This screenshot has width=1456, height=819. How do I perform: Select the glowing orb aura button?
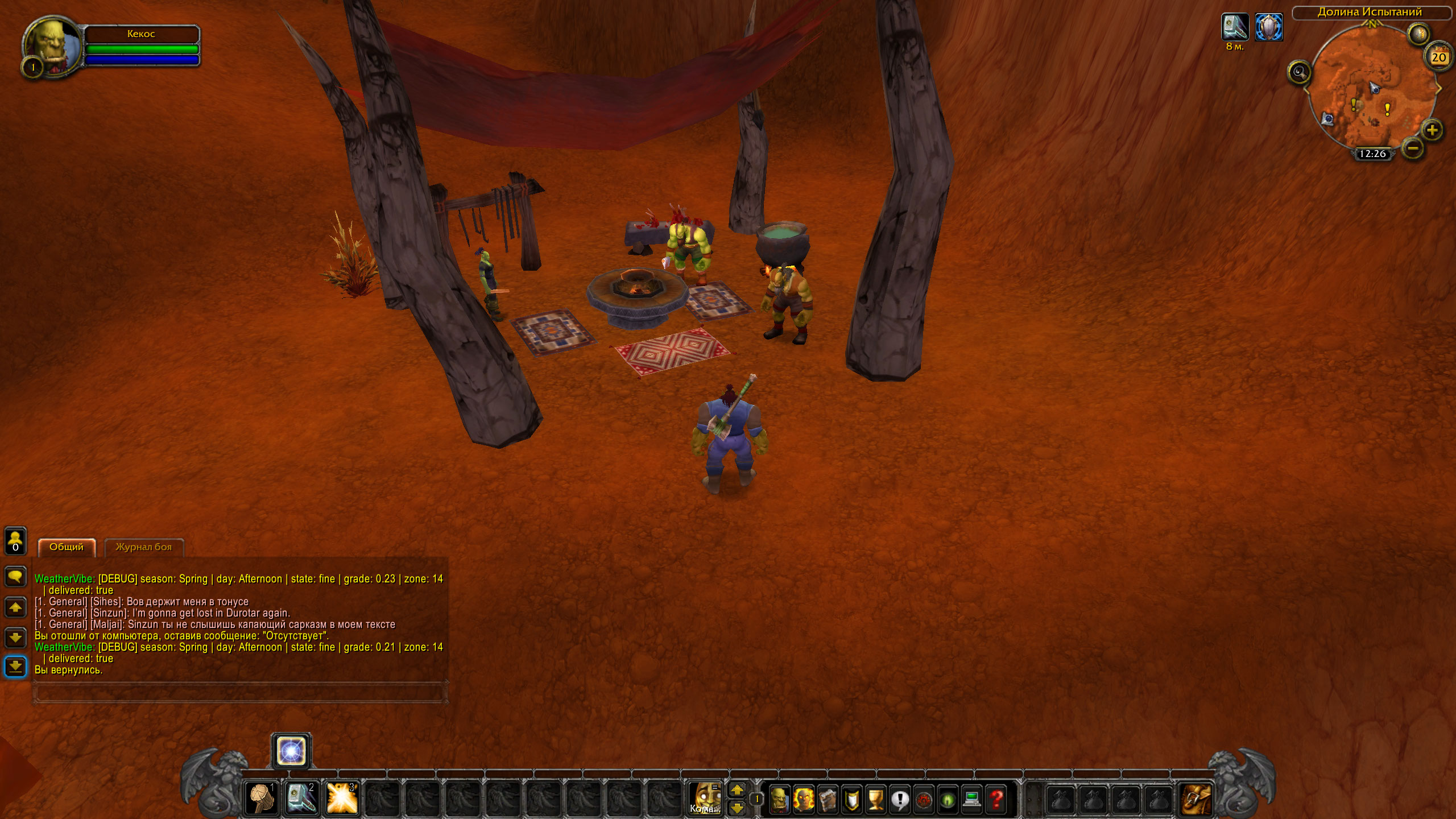pos(291,751)
